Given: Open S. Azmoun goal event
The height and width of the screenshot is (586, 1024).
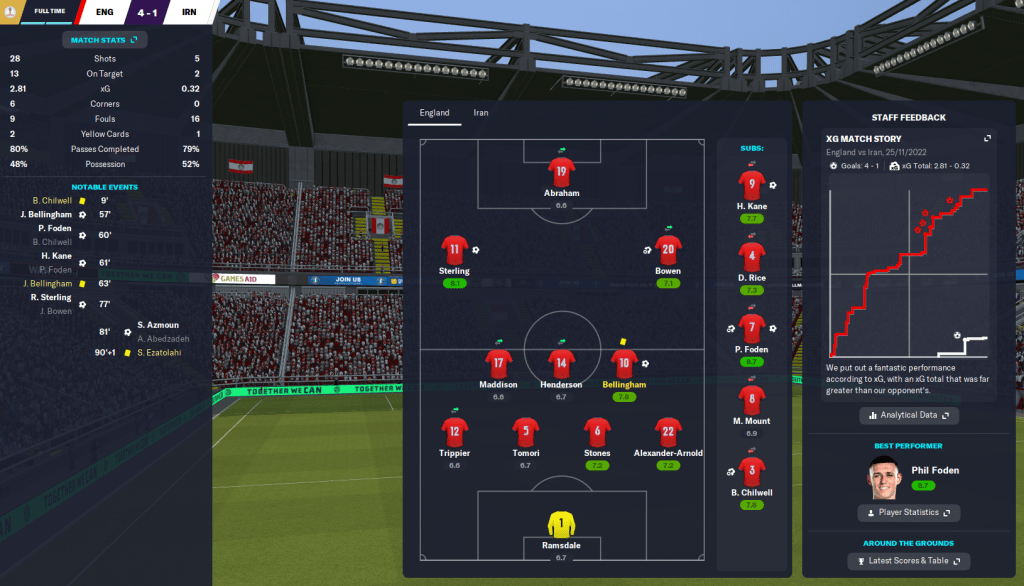Looking at the screenshot, I should pos(158,326).
